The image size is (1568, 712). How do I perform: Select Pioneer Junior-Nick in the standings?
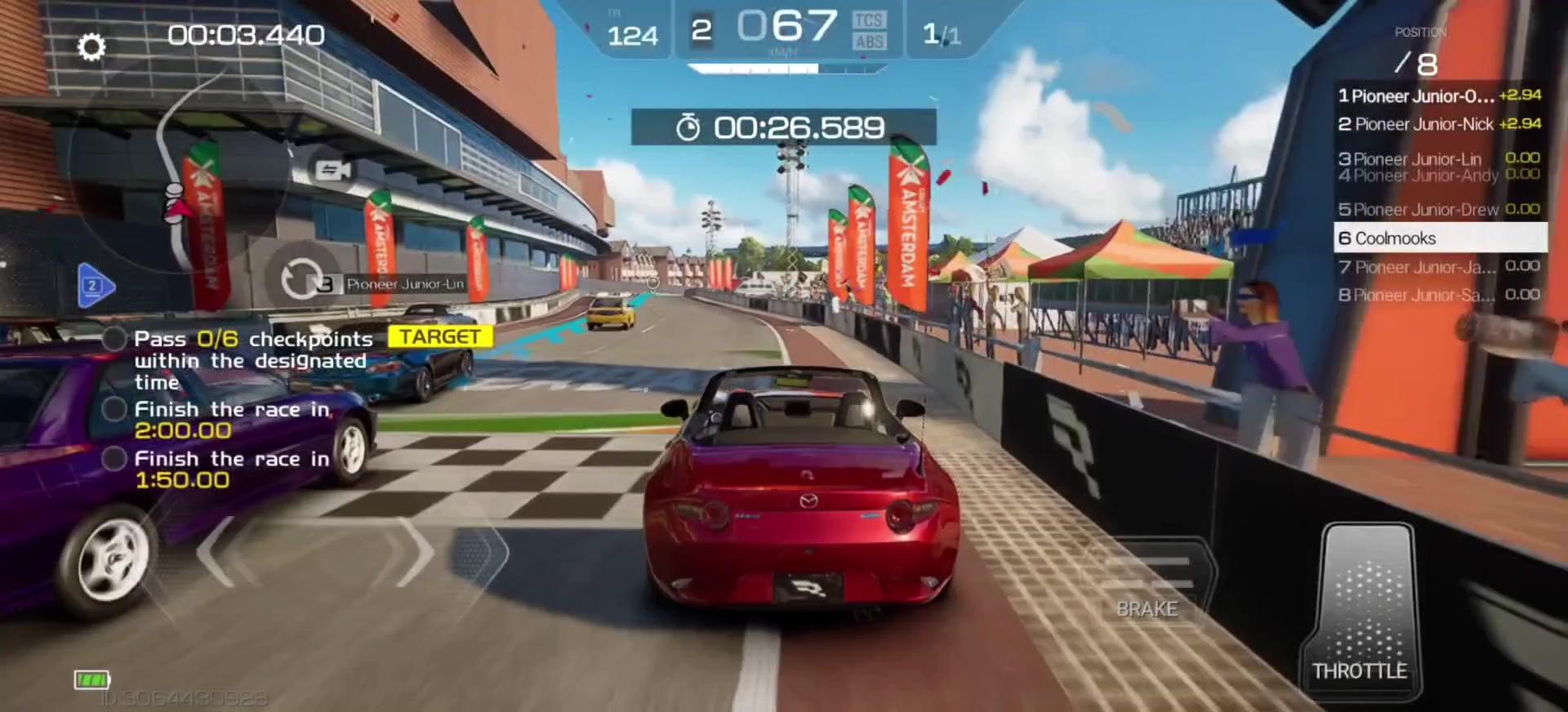tap(1439, 124)
